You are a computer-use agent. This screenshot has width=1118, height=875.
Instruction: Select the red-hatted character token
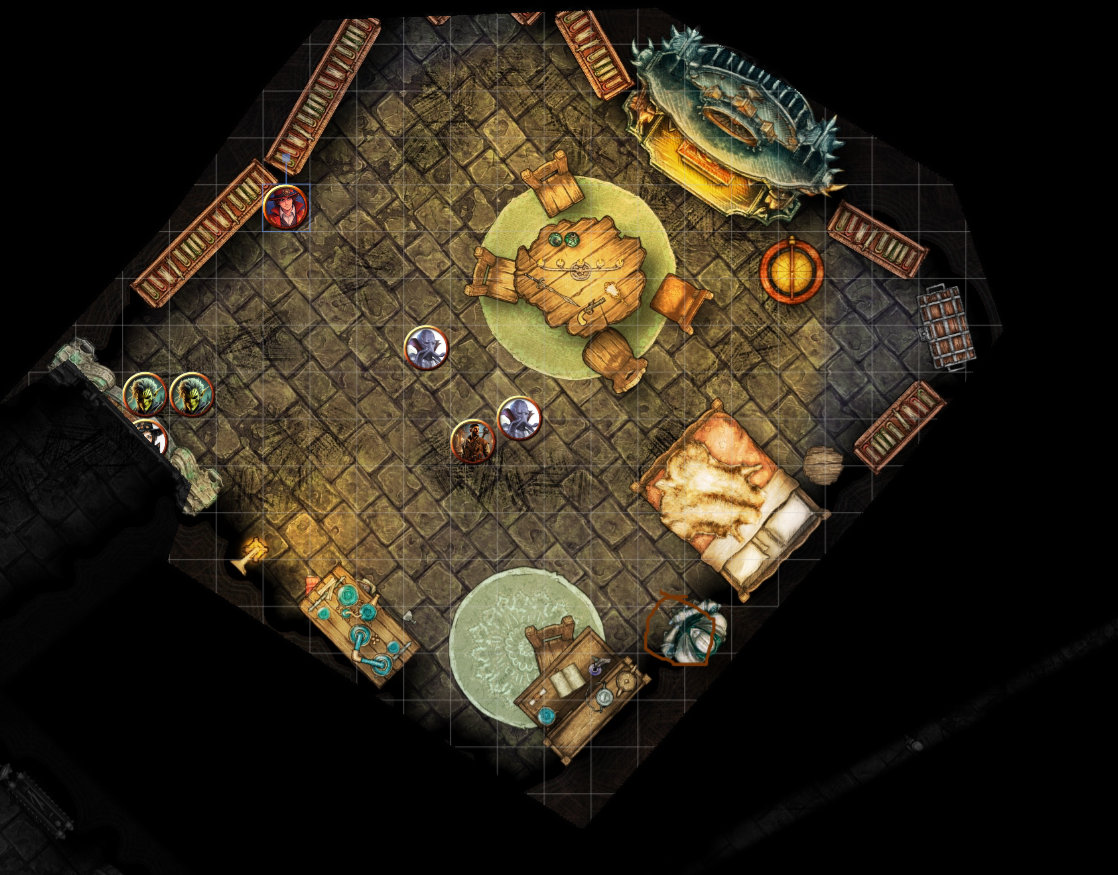(285, 207)
